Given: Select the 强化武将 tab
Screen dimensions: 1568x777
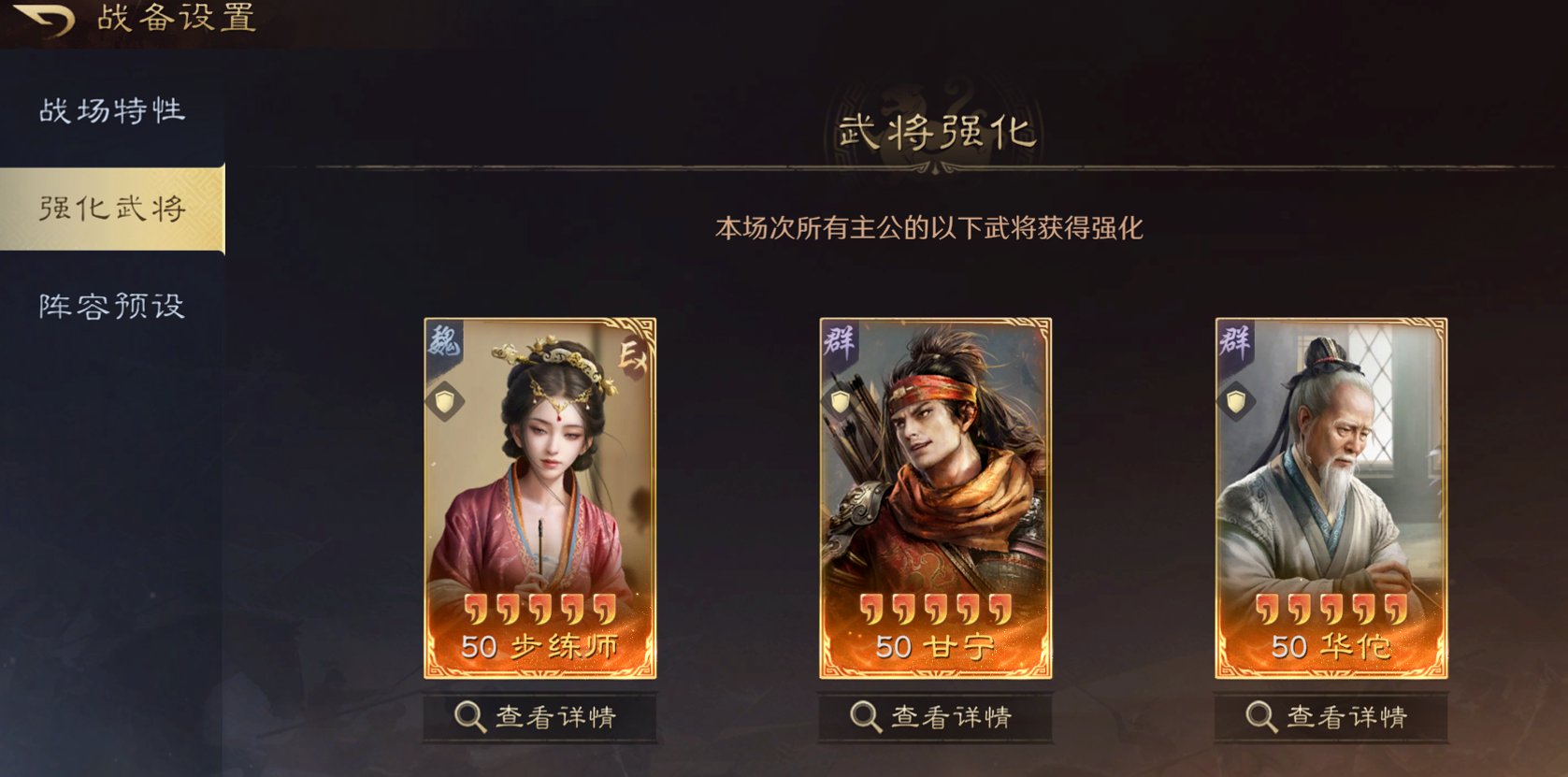Looking at the screenshot, I should pyautogui.click(x=112, y=208).
